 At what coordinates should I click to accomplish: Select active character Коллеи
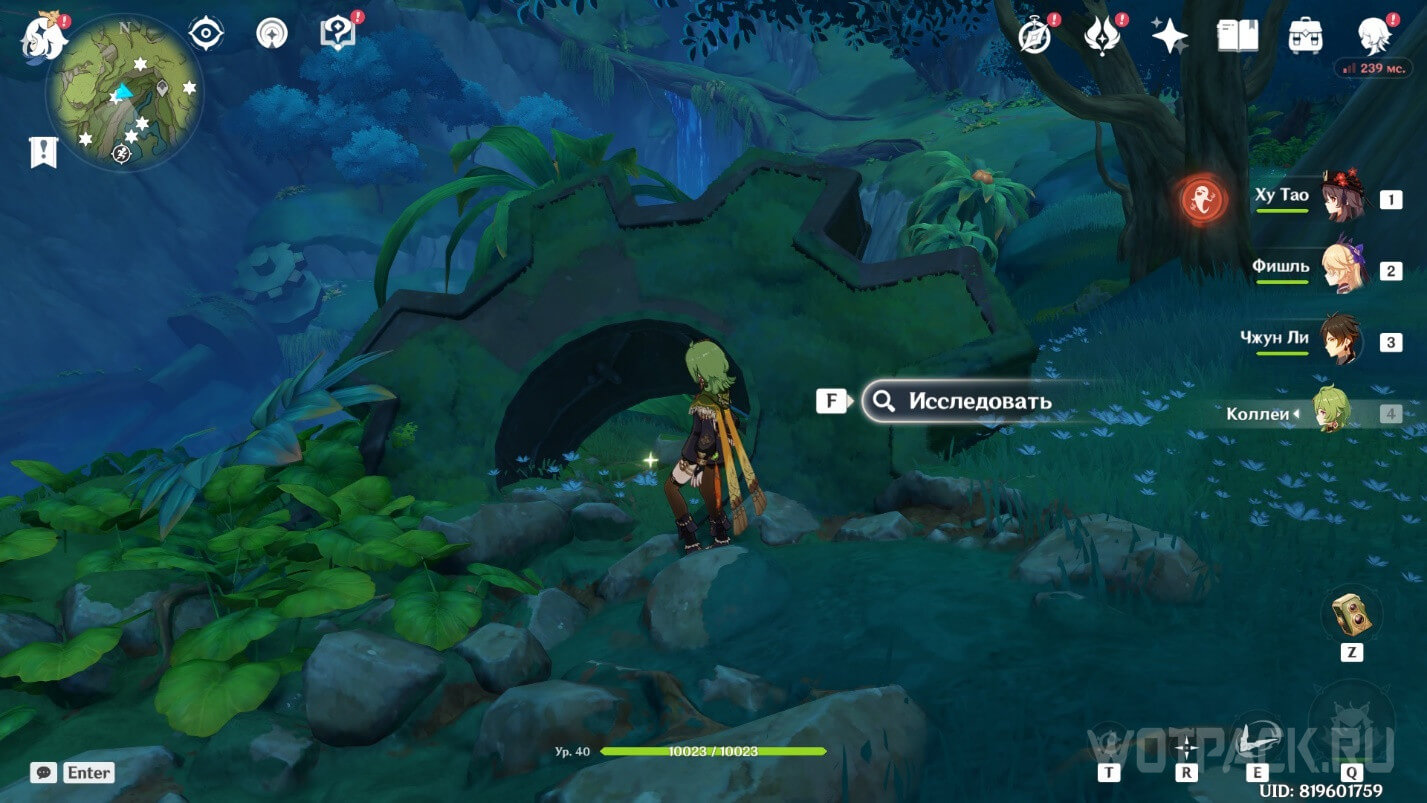[1332, 412]
